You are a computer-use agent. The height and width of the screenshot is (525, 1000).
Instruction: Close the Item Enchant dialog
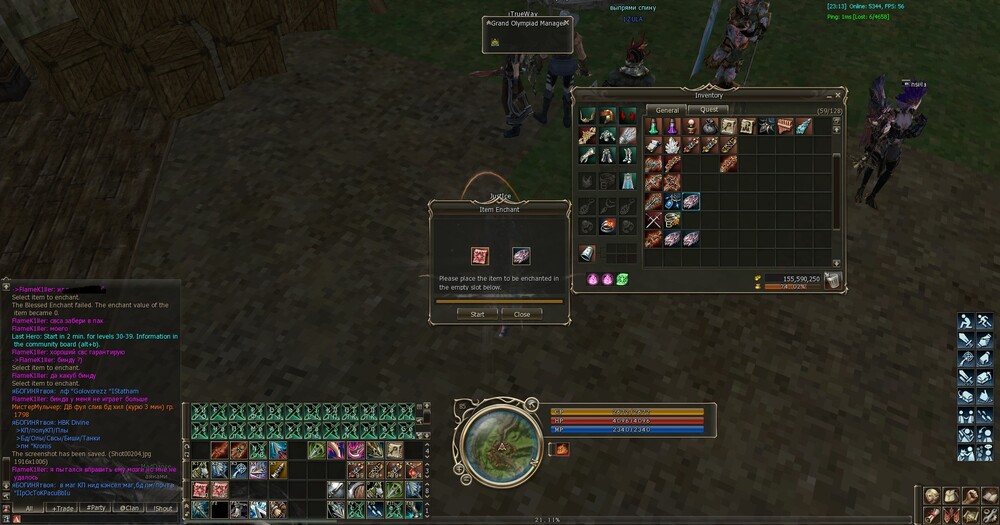coord(522,314)
